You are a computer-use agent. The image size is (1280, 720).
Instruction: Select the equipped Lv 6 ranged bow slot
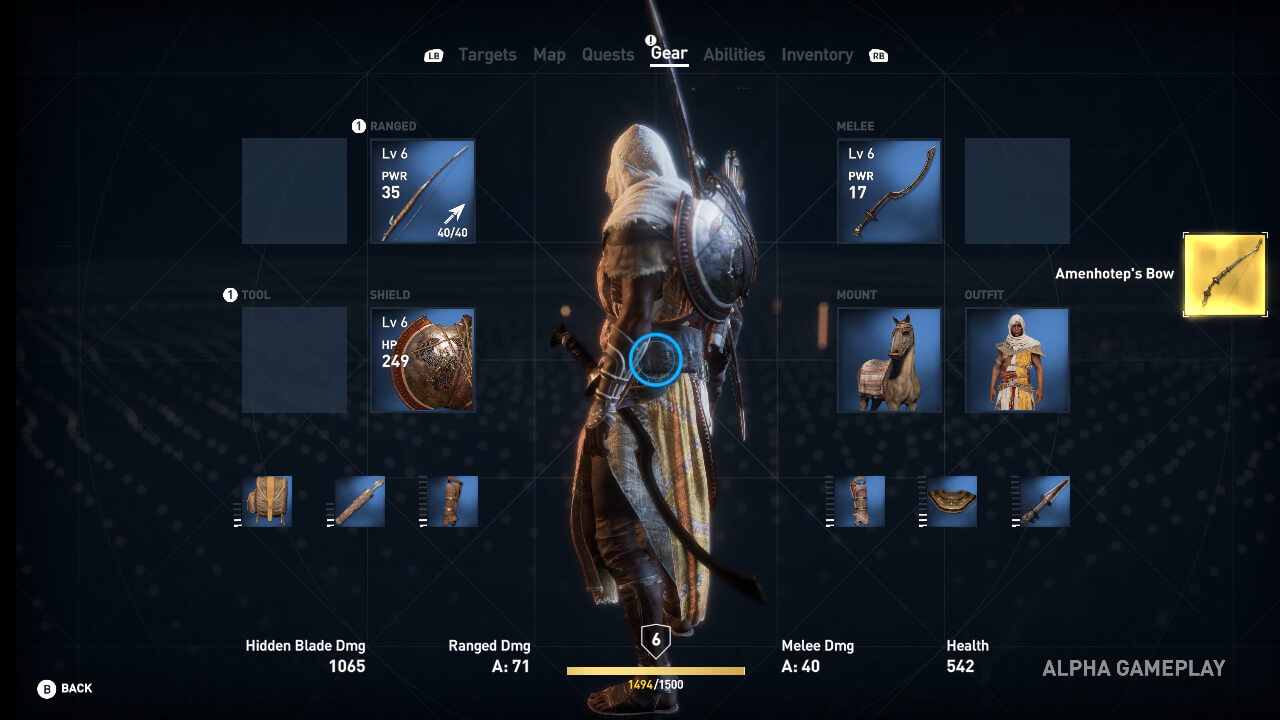click(x=423, y=191)
